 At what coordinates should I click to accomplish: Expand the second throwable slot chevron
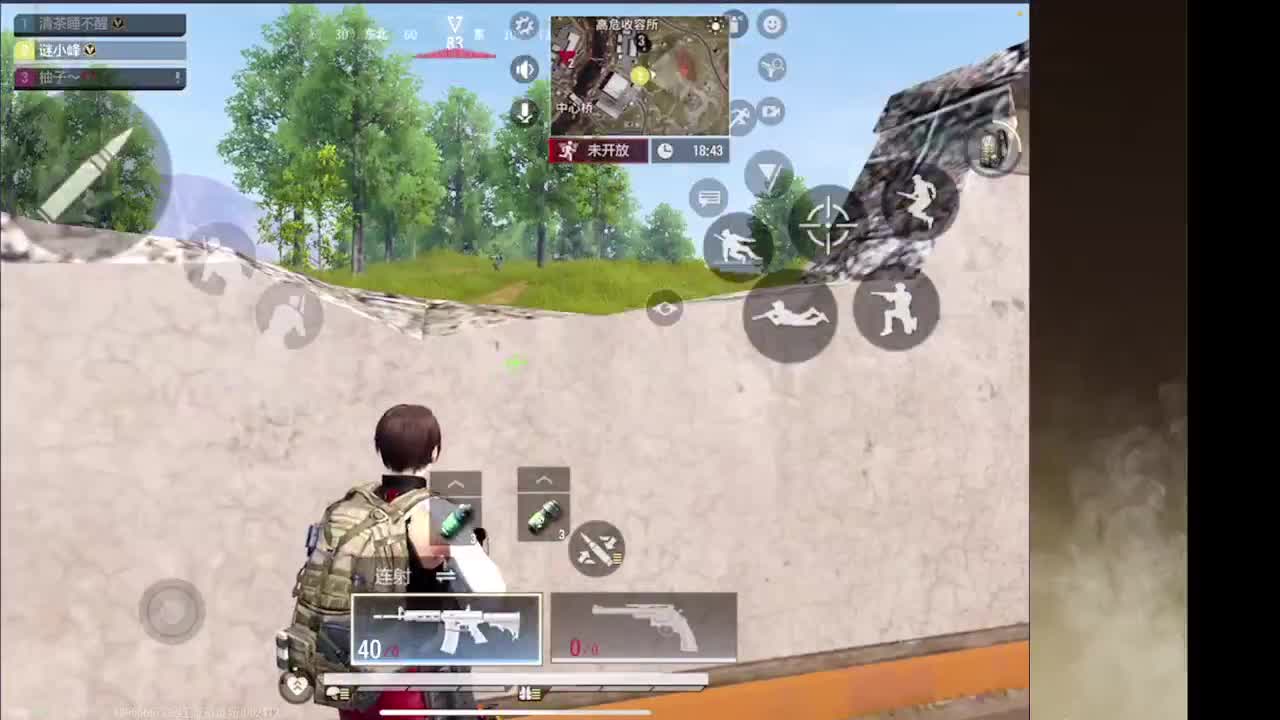(x=544, y=480)
